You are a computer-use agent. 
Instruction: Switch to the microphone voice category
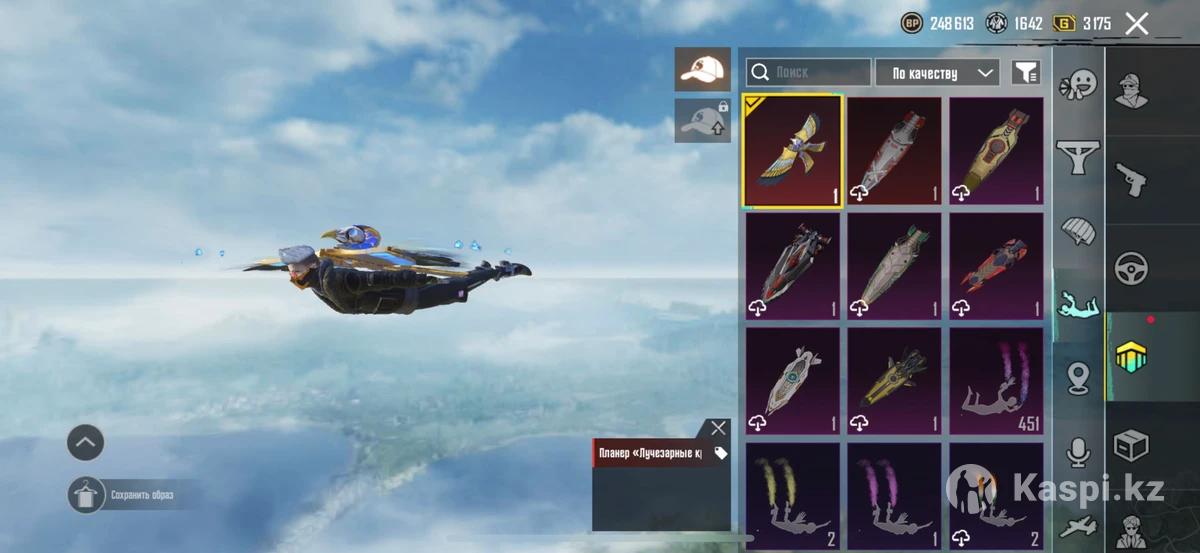1079,452
